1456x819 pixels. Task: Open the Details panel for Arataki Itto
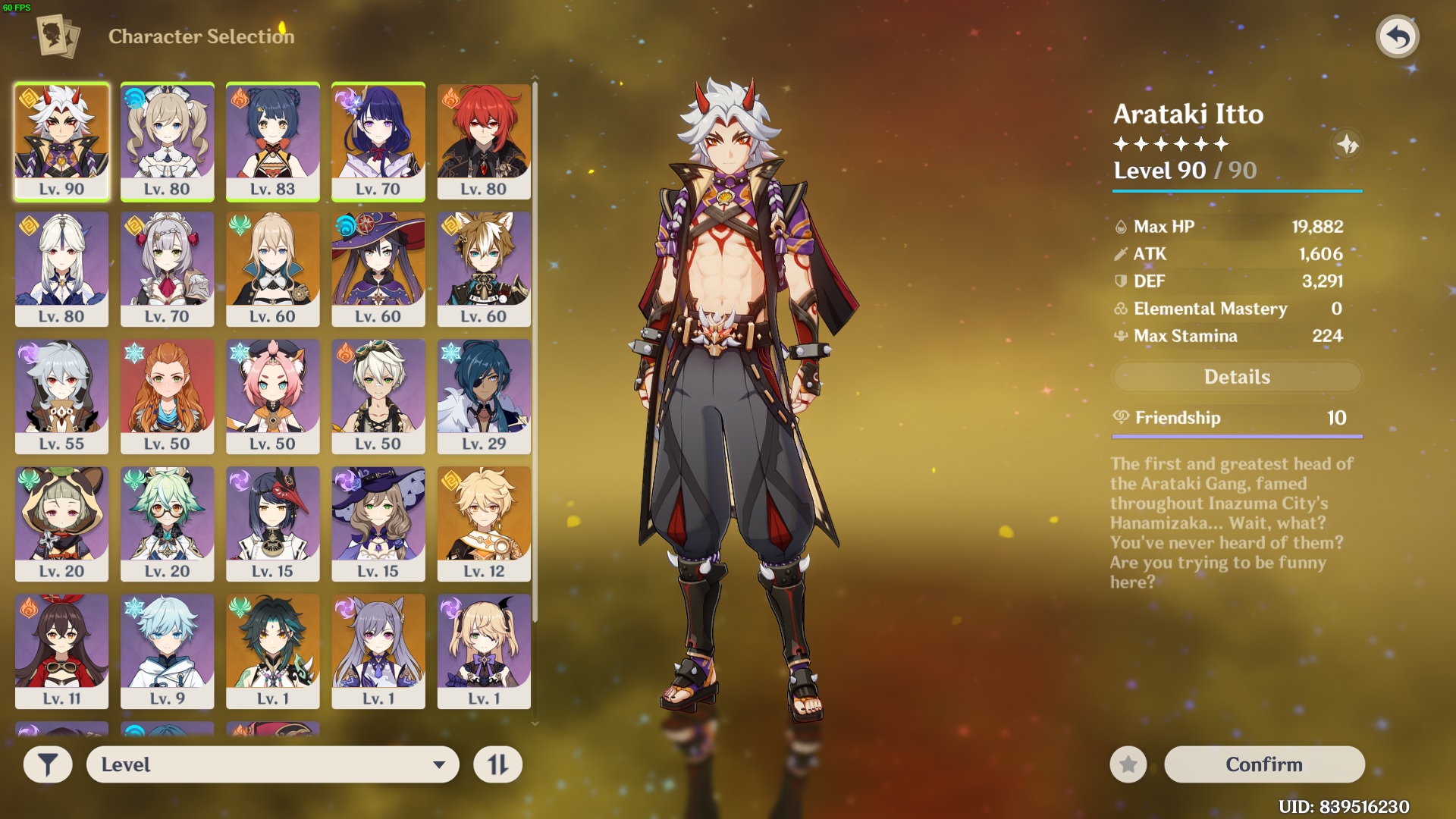click(x=1237, y=377)
